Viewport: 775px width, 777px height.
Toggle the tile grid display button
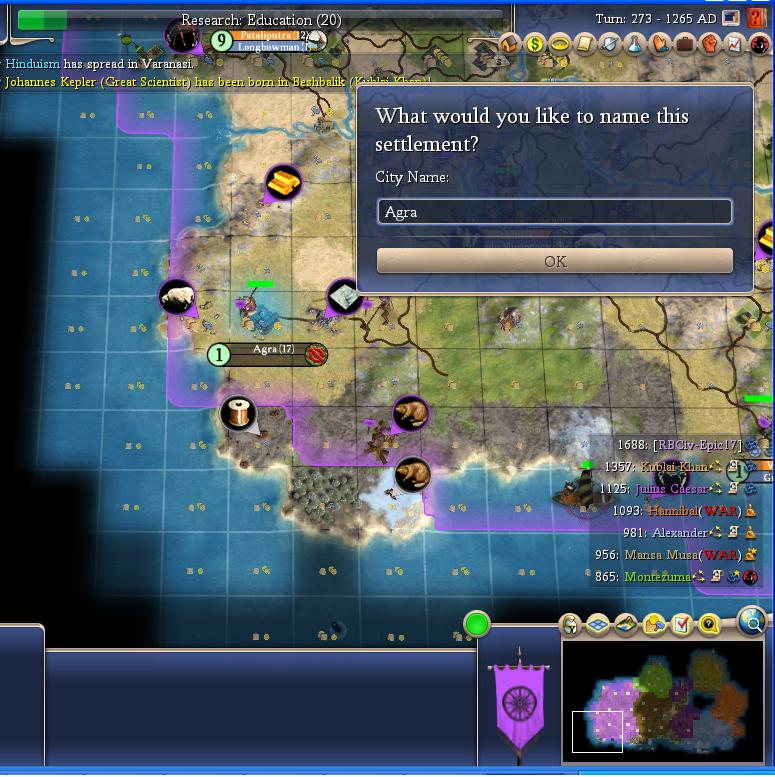tap(598, 625)
